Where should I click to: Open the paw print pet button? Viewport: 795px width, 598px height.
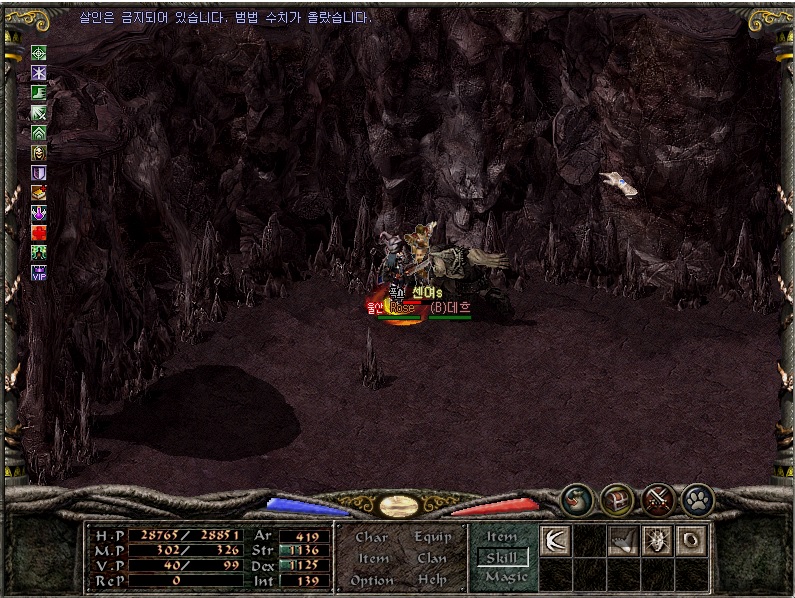tap(697, 497)
